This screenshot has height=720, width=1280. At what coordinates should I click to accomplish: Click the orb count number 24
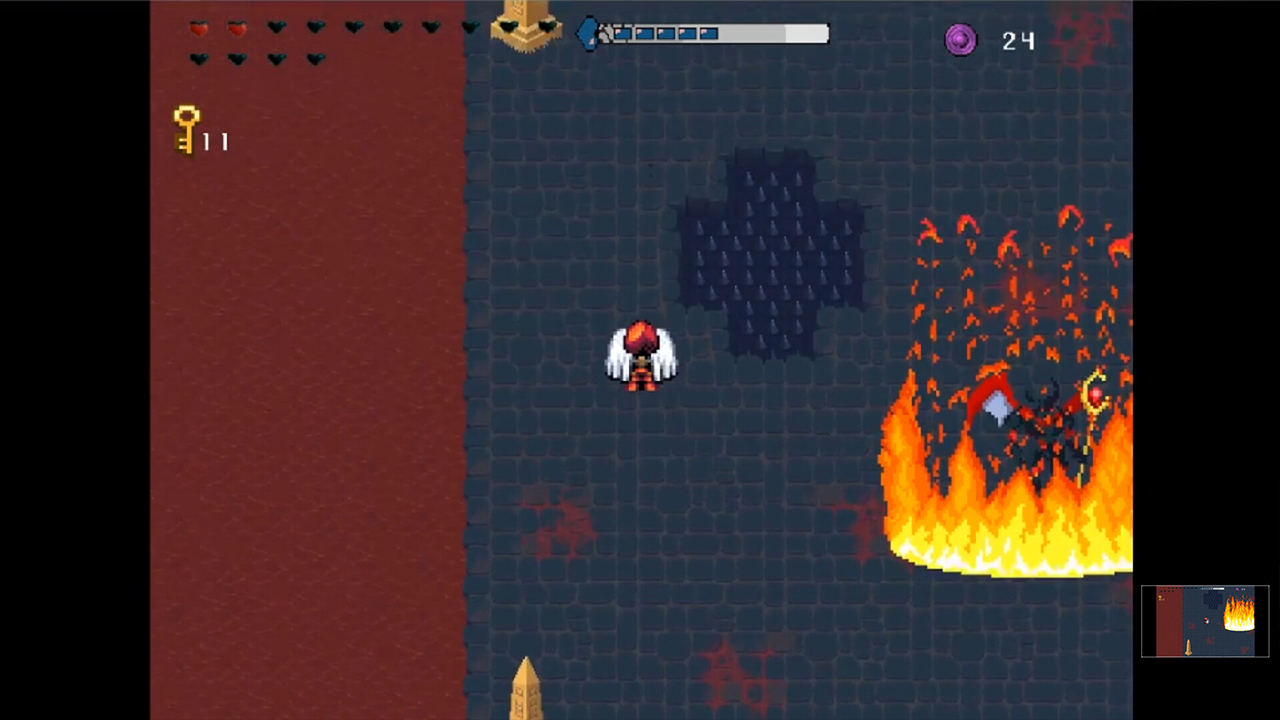click(x=1017, y=41)
